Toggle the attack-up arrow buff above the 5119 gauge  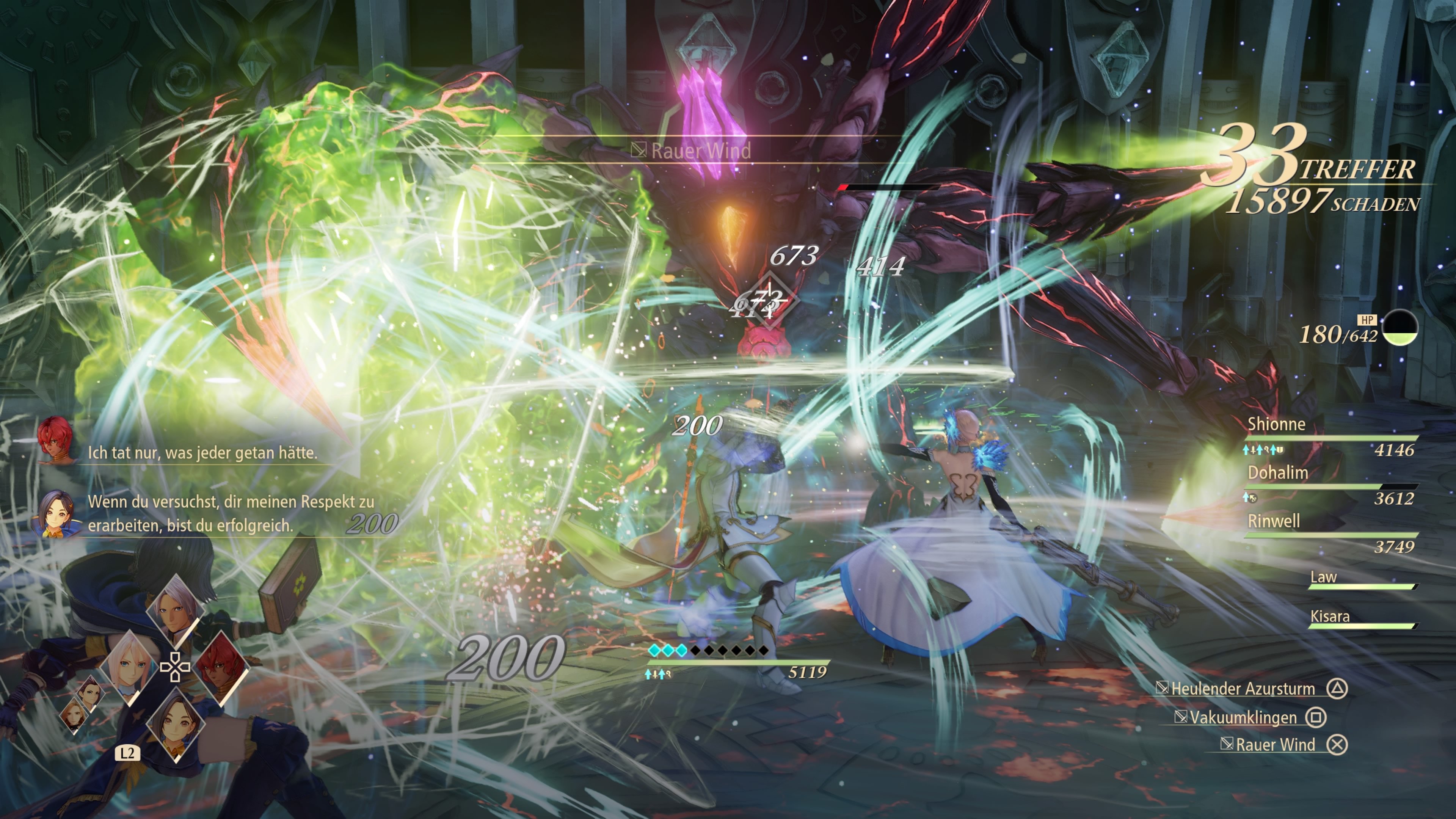pos(648,675)
